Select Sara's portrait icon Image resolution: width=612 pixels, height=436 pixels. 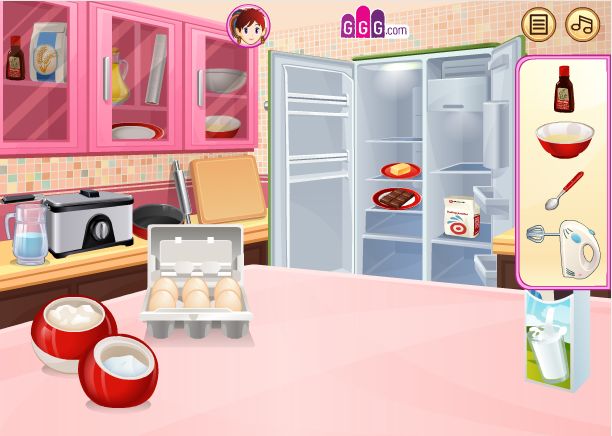[246, 26]
